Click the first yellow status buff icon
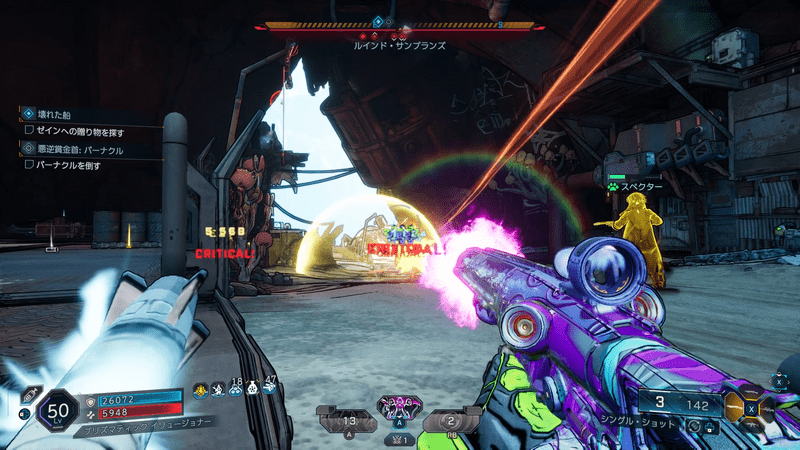 click(200, 390)
